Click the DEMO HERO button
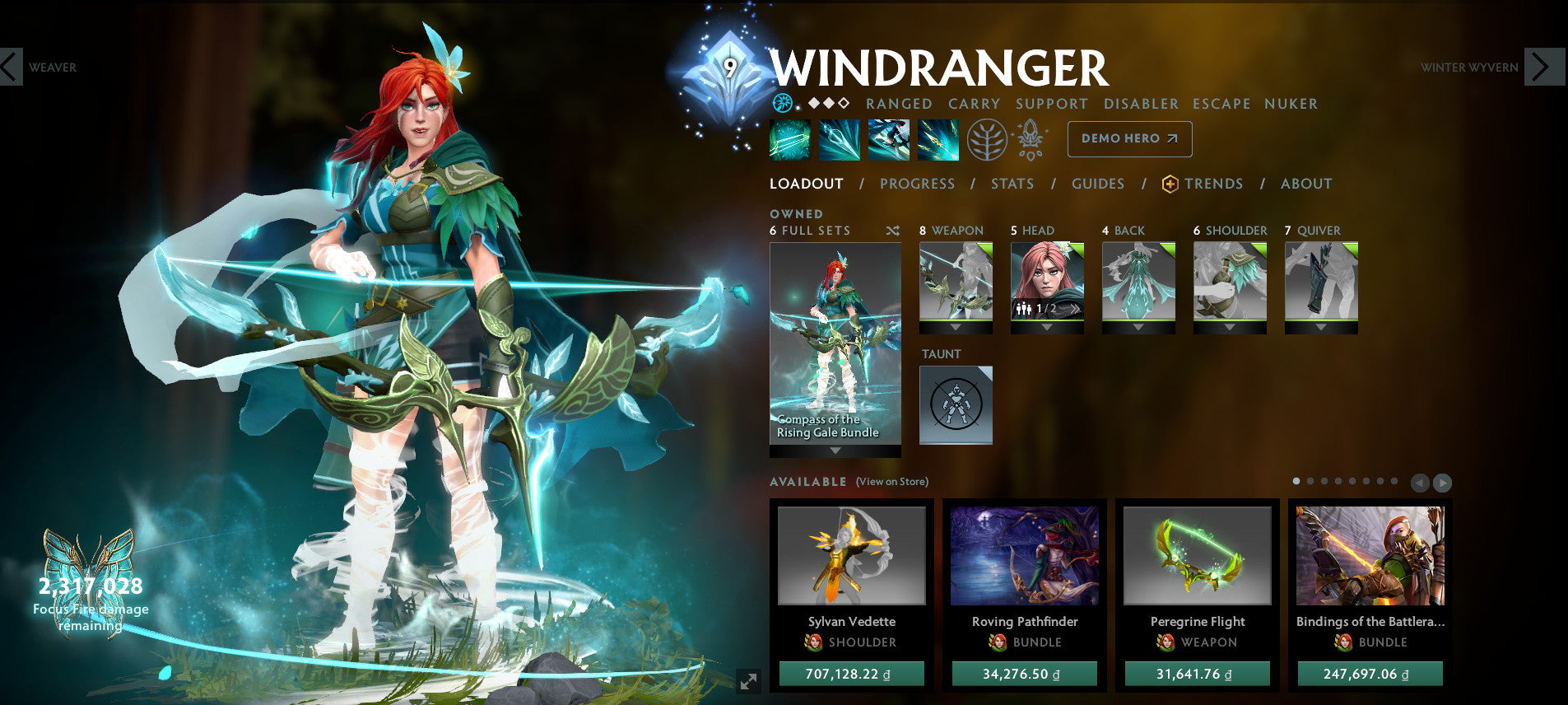The height and width of the screenshot is (705, 1568). pyautogui.click(x=1129, y=139)
